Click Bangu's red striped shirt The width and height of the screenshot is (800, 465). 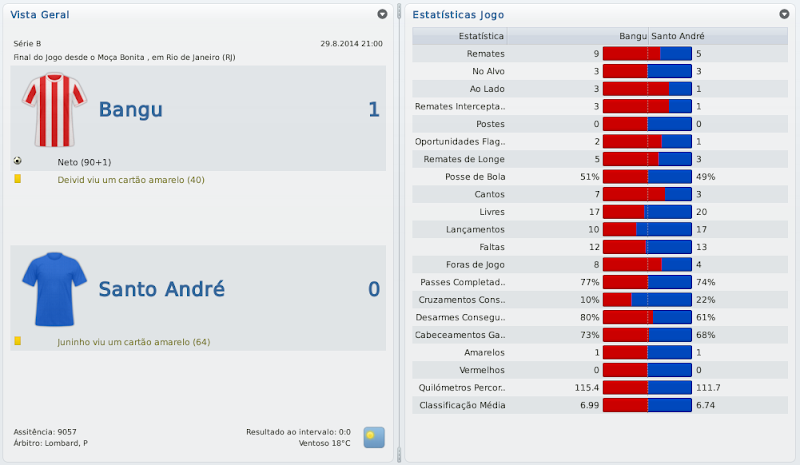point(49,108)
